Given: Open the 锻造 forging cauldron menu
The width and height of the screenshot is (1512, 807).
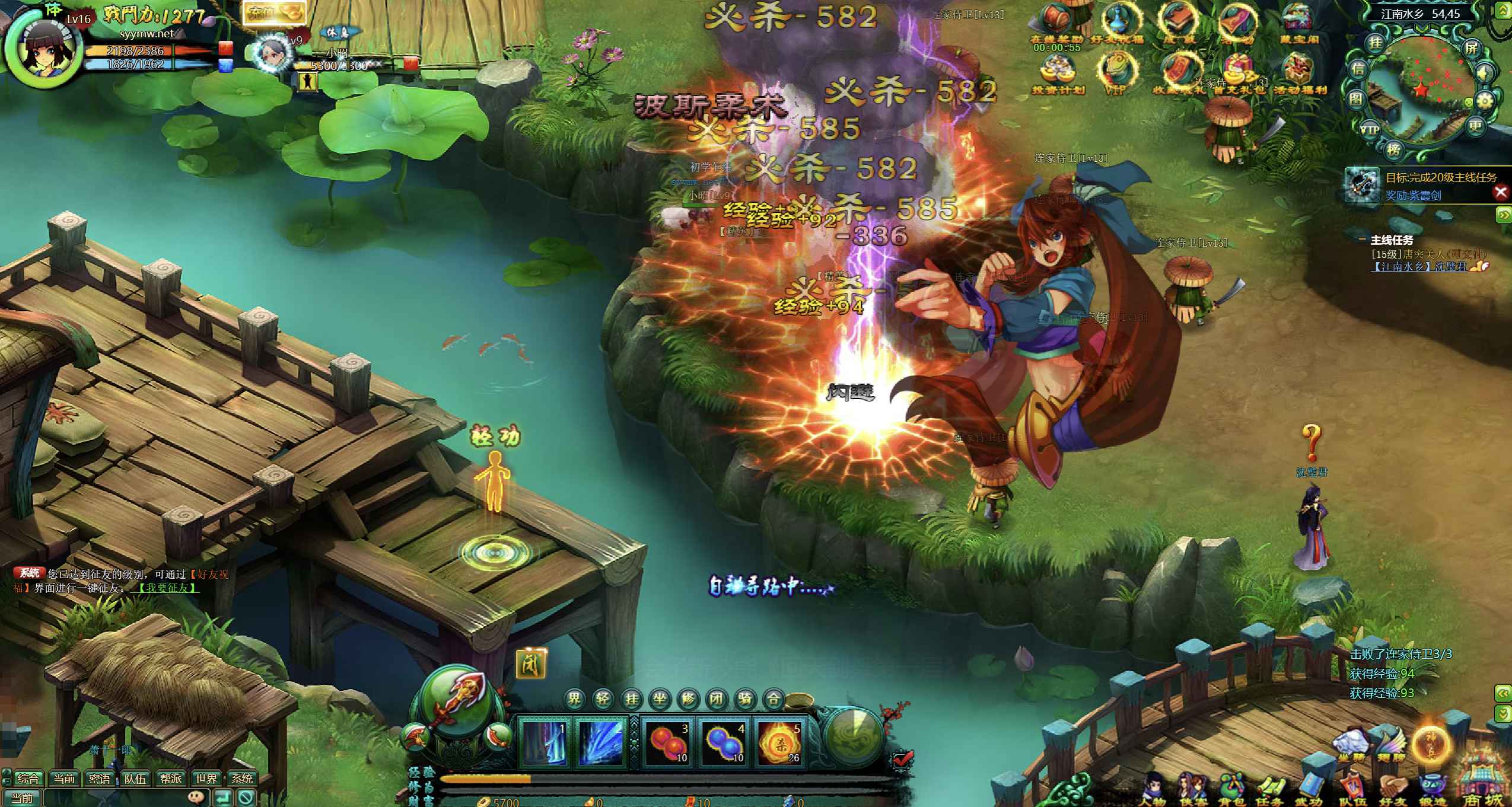Looking at the screenshot, I should (x=1431, y=789).
